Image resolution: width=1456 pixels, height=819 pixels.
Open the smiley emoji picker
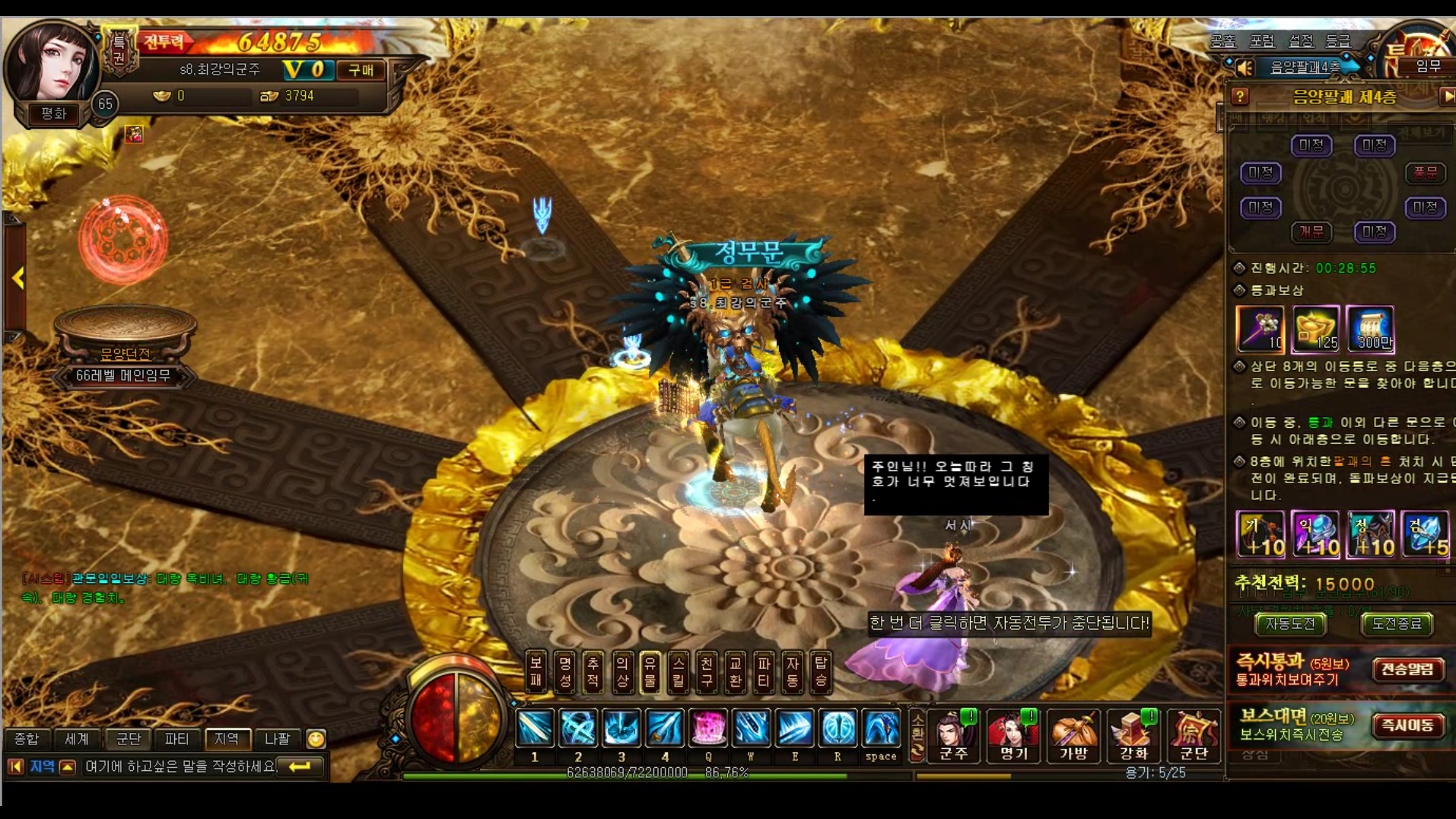click(316, 738)
